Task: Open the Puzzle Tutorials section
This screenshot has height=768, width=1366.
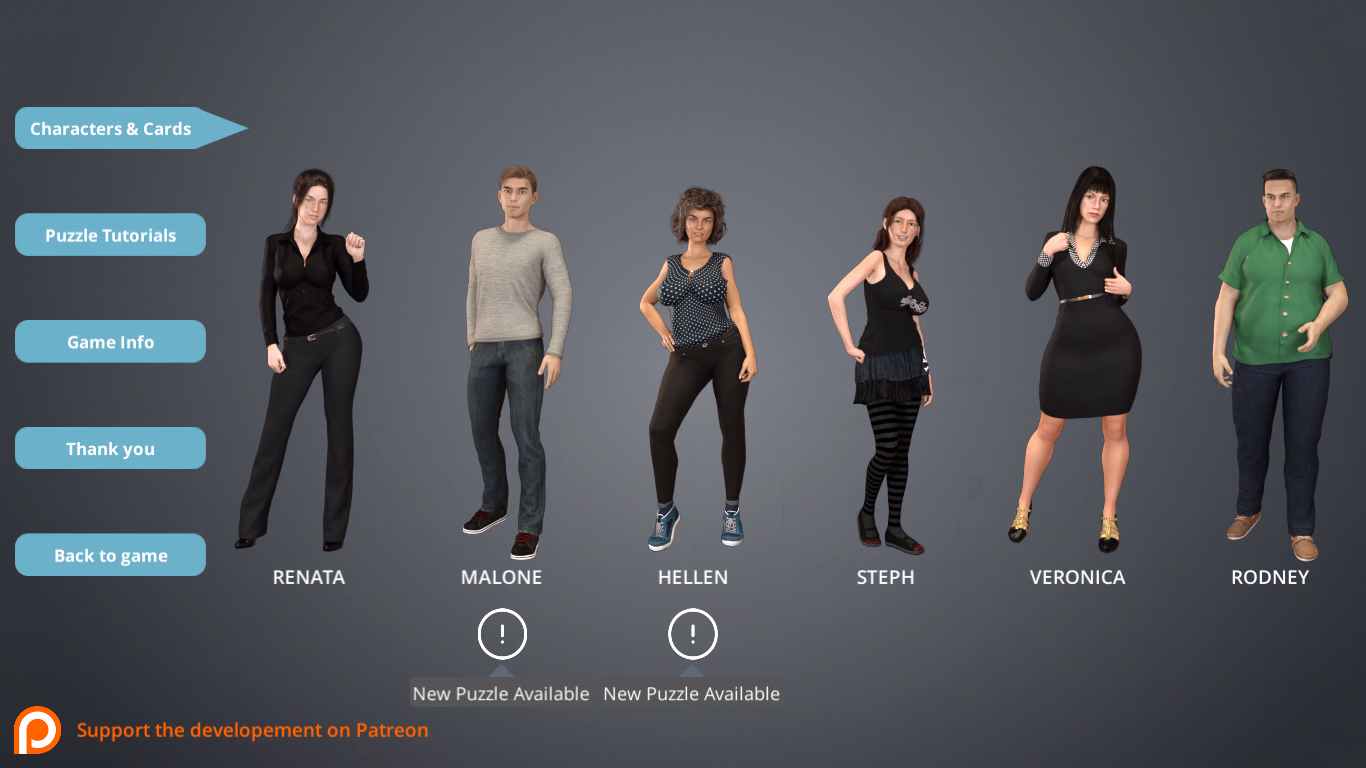Action: pyautogui.click(x=110, y=234)
